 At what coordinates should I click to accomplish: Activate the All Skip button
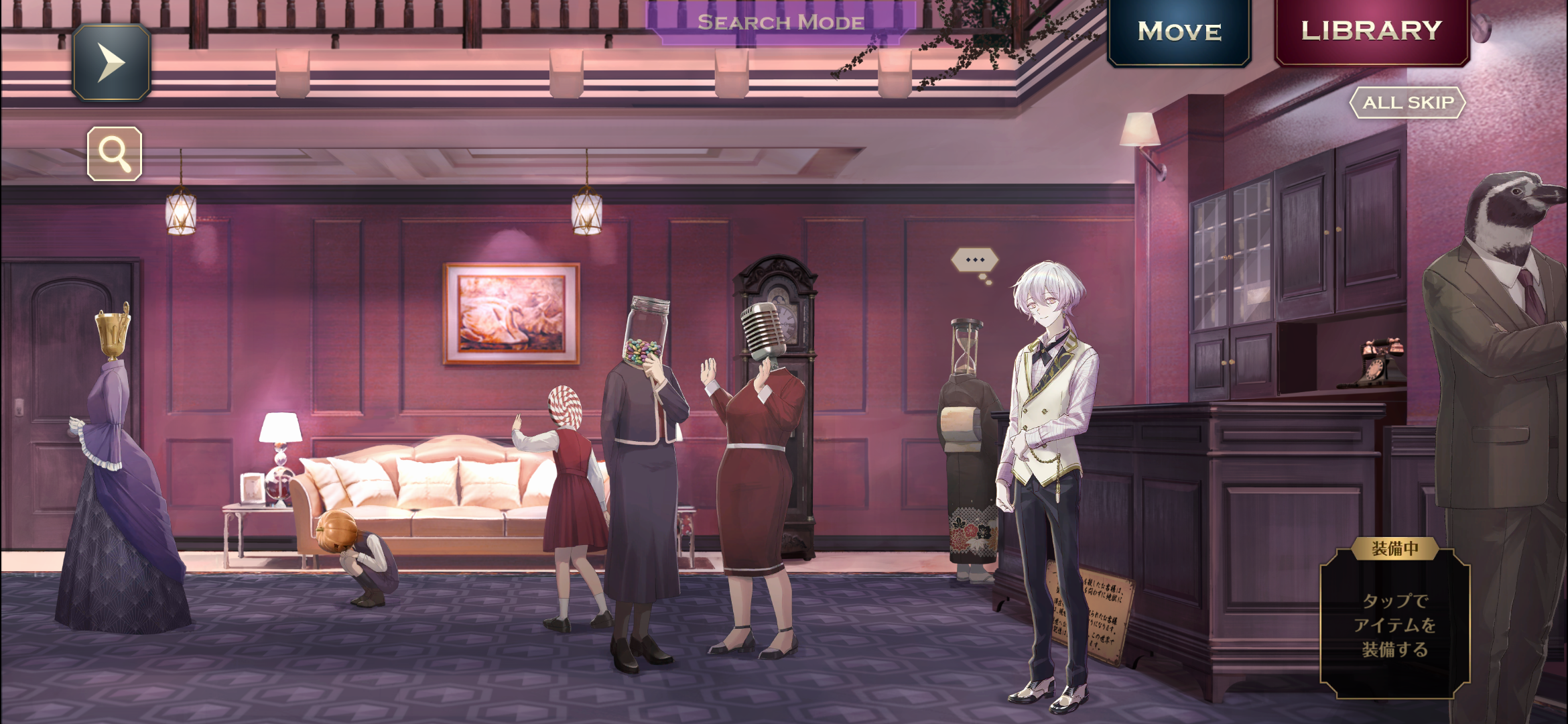coord(1408,103)
